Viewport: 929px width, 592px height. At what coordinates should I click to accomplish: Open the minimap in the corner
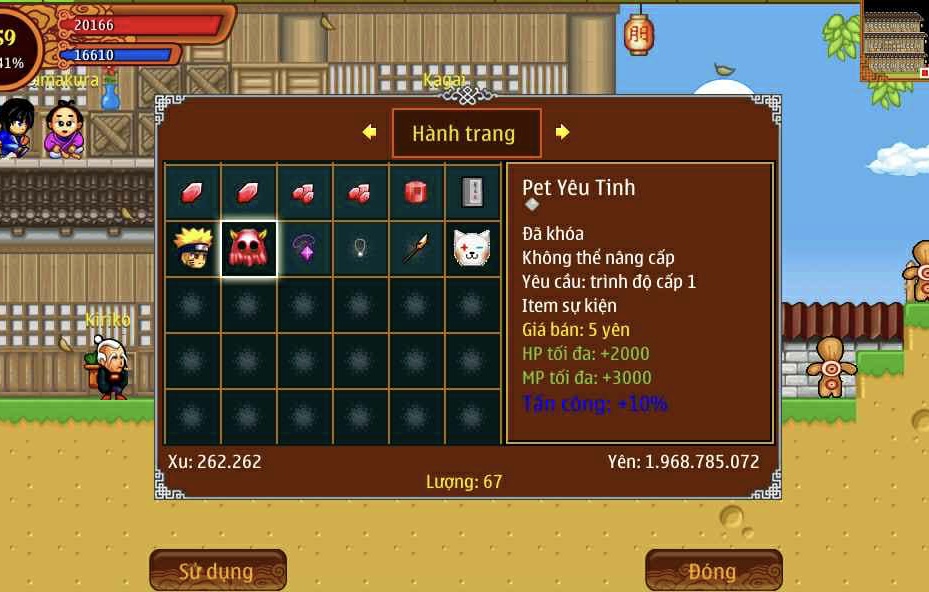click(894, 40)
